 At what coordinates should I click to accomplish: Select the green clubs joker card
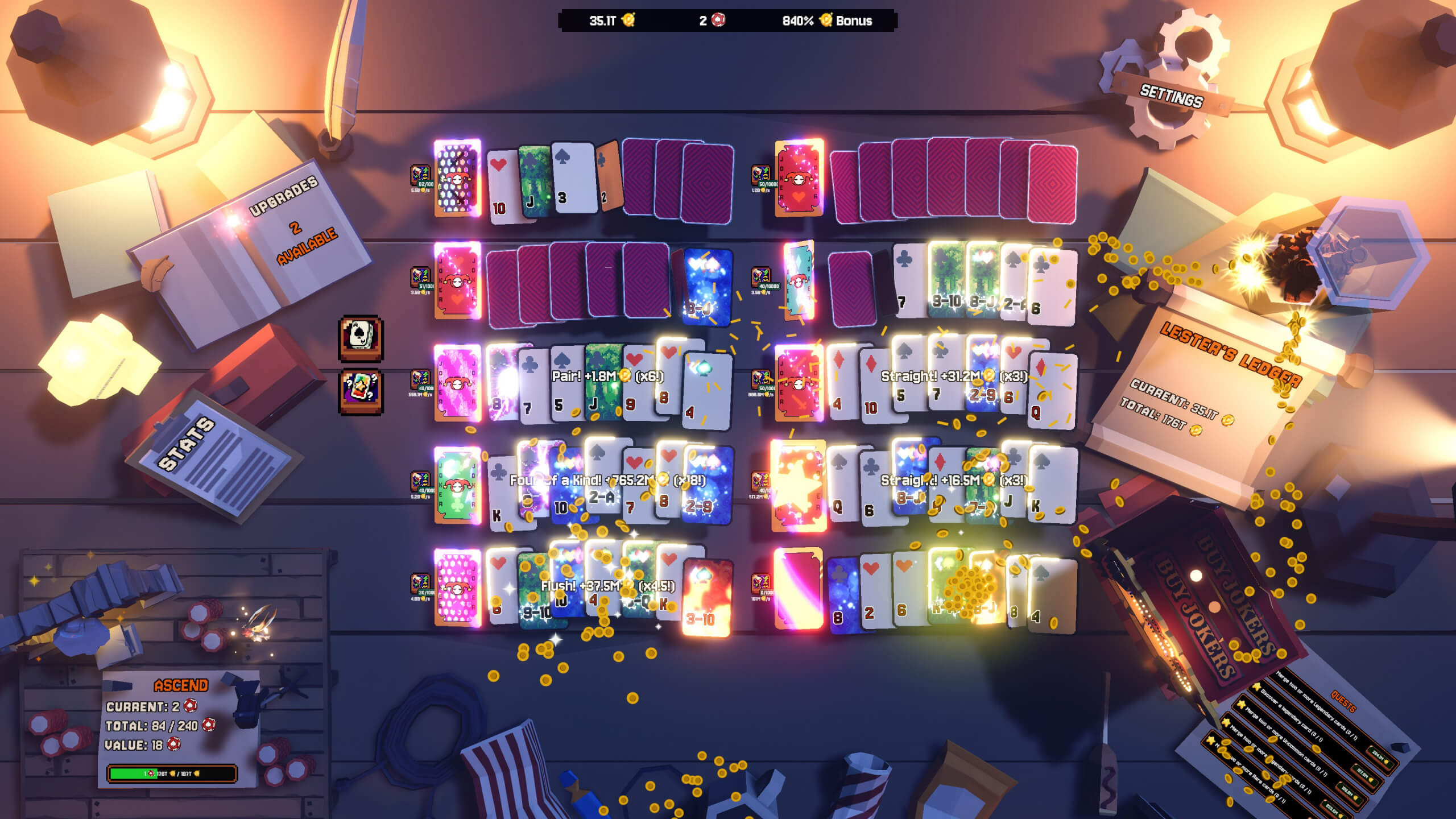coord(457,485)
